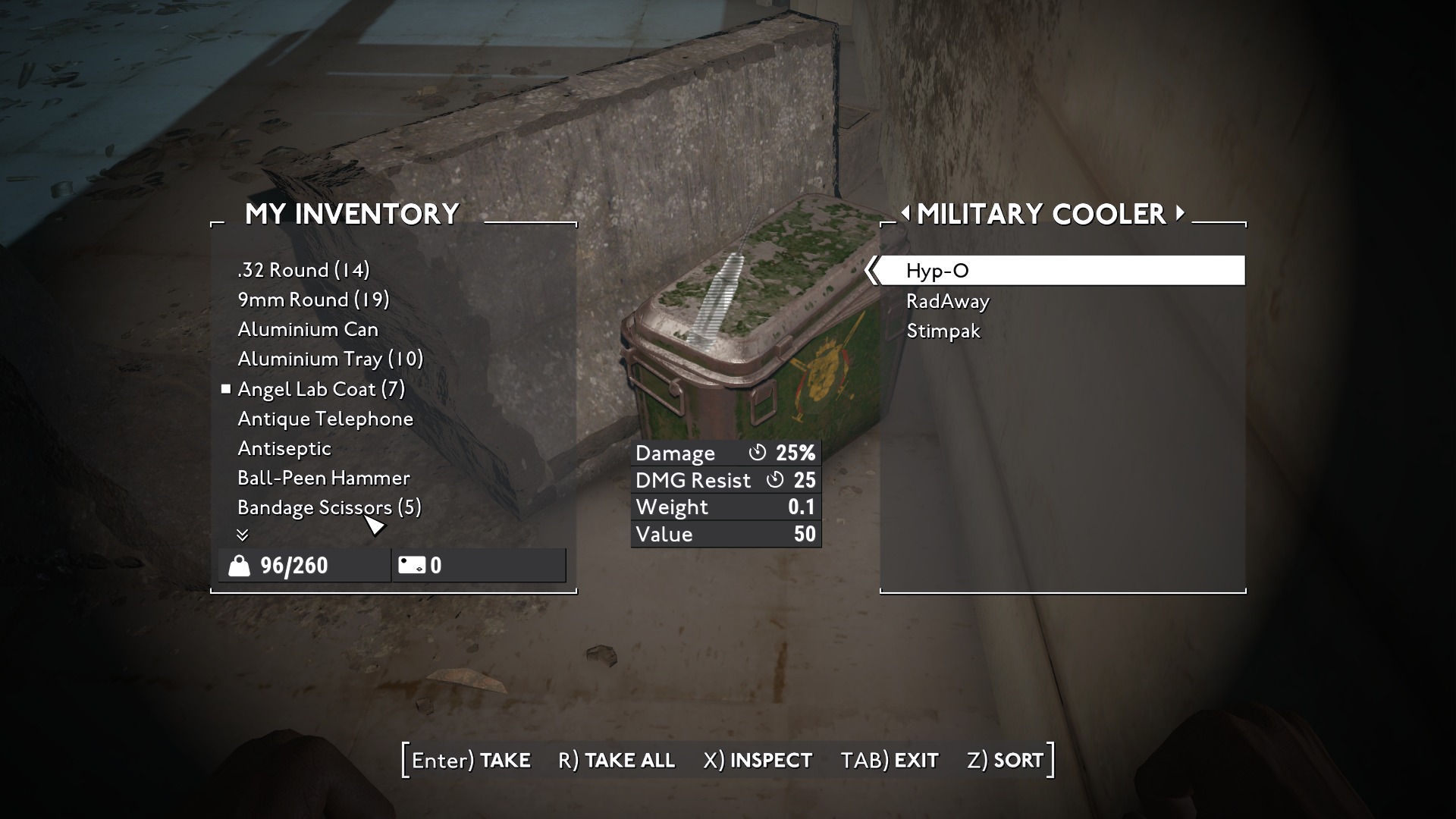Viewport: 1456px width, 819px height.
Task: Select Bandage Scissors in the inventory
Action: (x=329, y=507)
